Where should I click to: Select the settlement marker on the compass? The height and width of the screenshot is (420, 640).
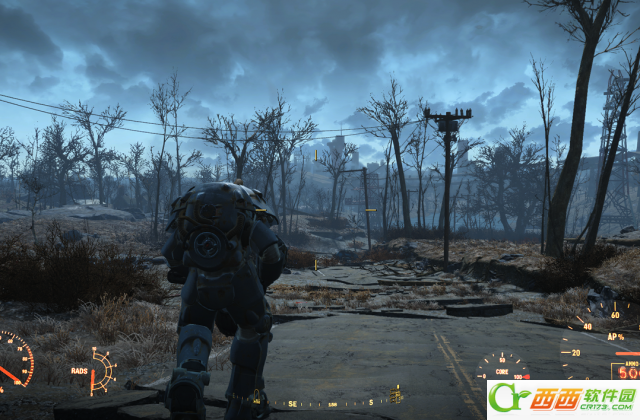tap(396, 394)
